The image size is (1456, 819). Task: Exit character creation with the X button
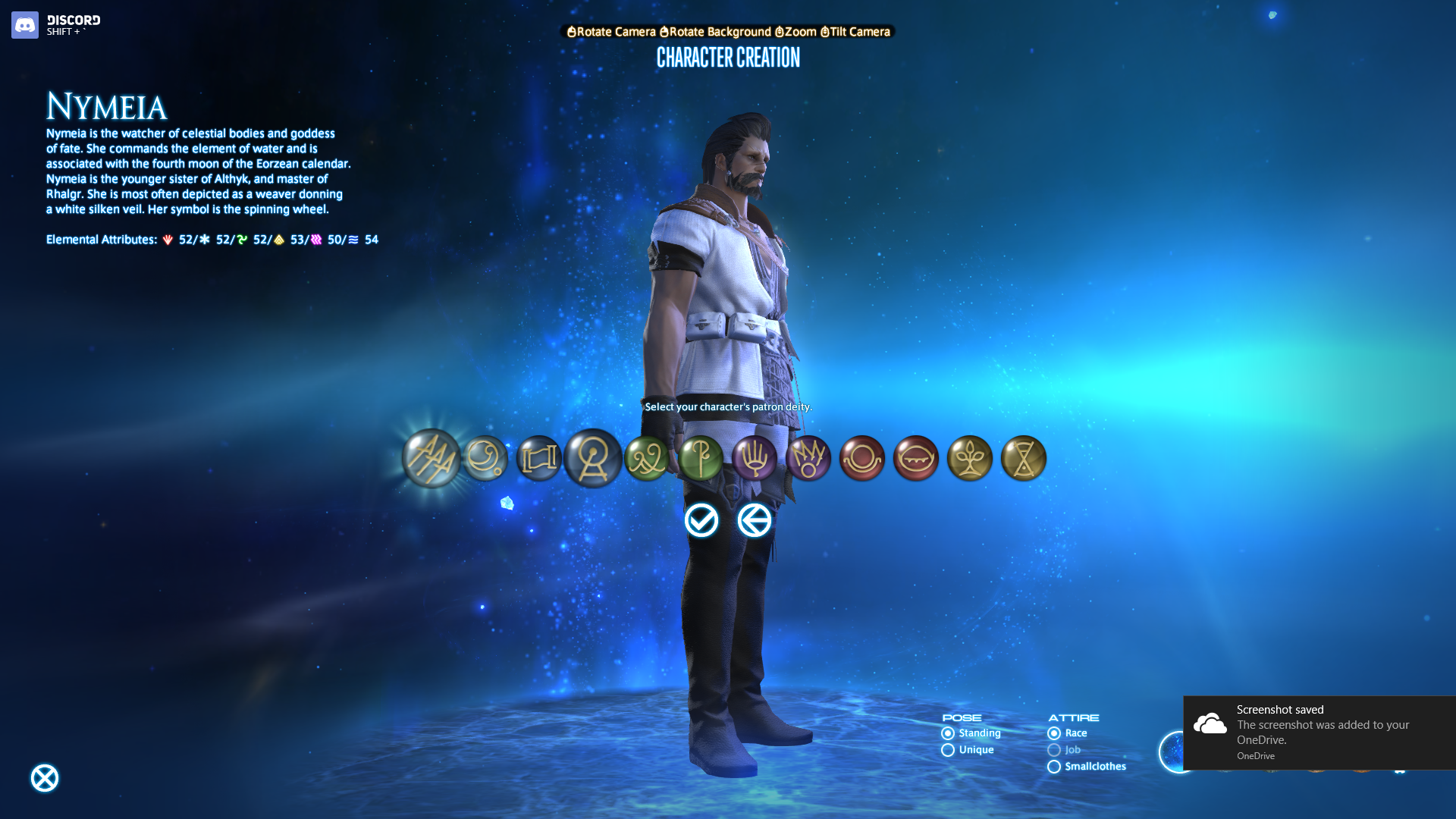(45, 778)
